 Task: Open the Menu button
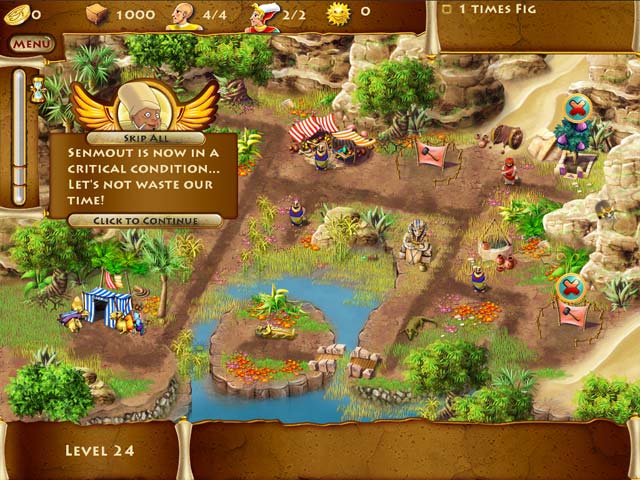(32, 44)
